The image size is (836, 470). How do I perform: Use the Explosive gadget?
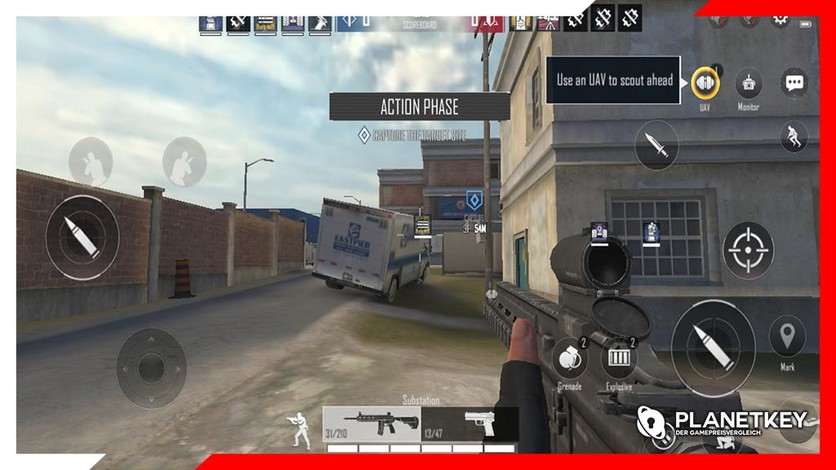pos(618,359)
